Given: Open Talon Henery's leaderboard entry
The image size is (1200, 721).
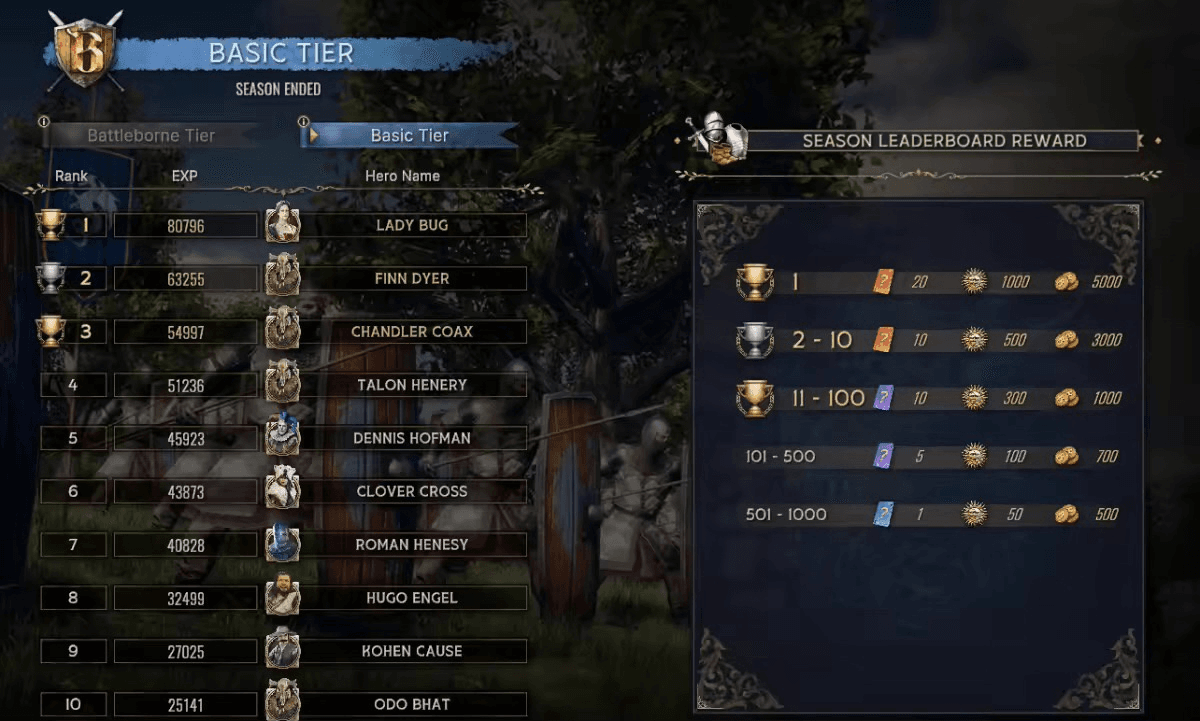Looking at the screenshot, I should click(x=411, y=384).
